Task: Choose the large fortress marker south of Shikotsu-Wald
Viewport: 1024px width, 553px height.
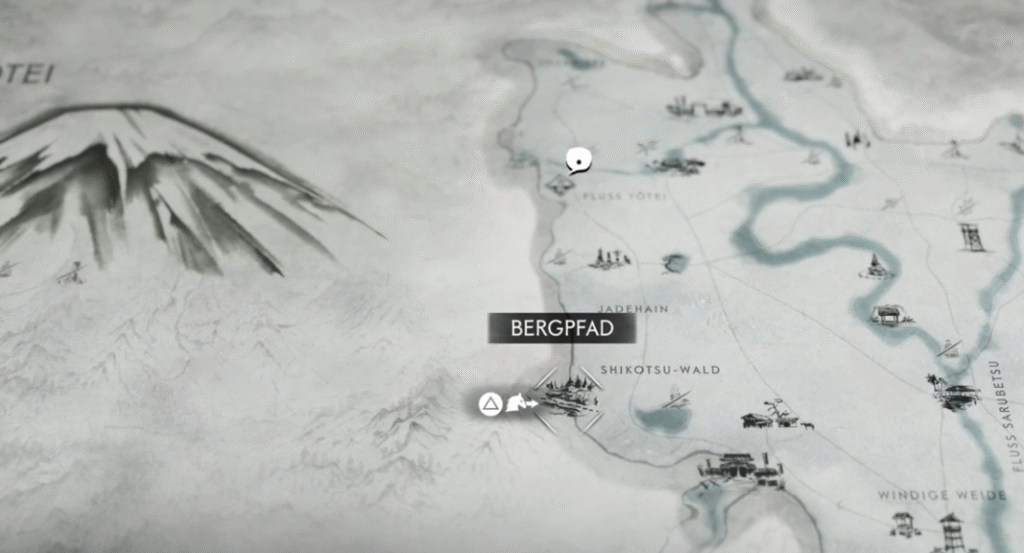Action: (x=741, y=470)
